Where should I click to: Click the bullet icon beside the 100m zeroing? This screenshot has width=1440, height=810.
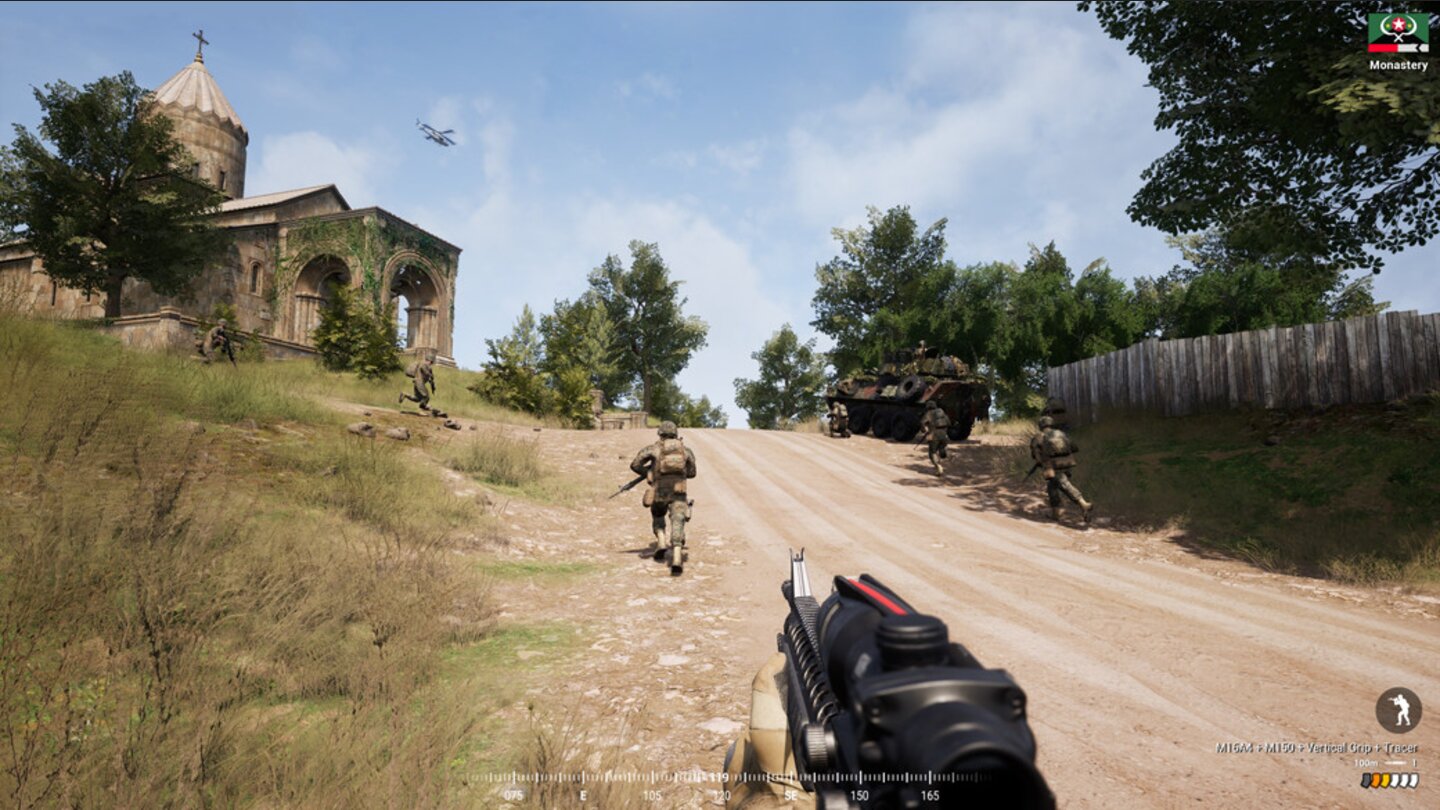coord(1416,763)
